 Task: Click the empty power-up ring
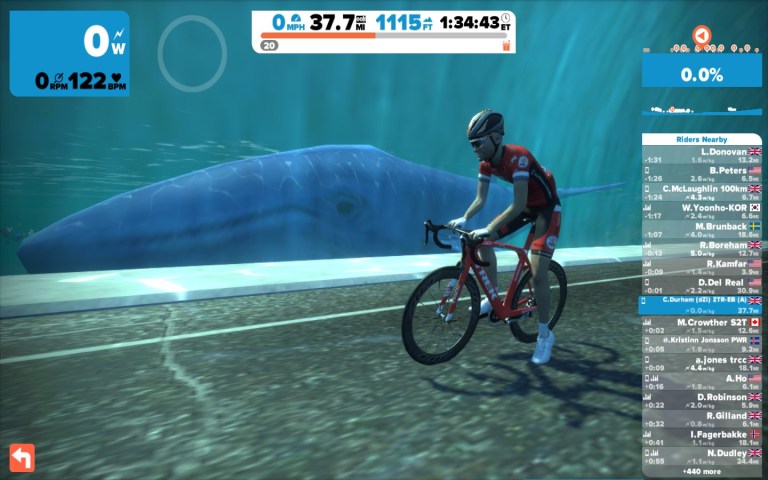(x=191, y=50)
